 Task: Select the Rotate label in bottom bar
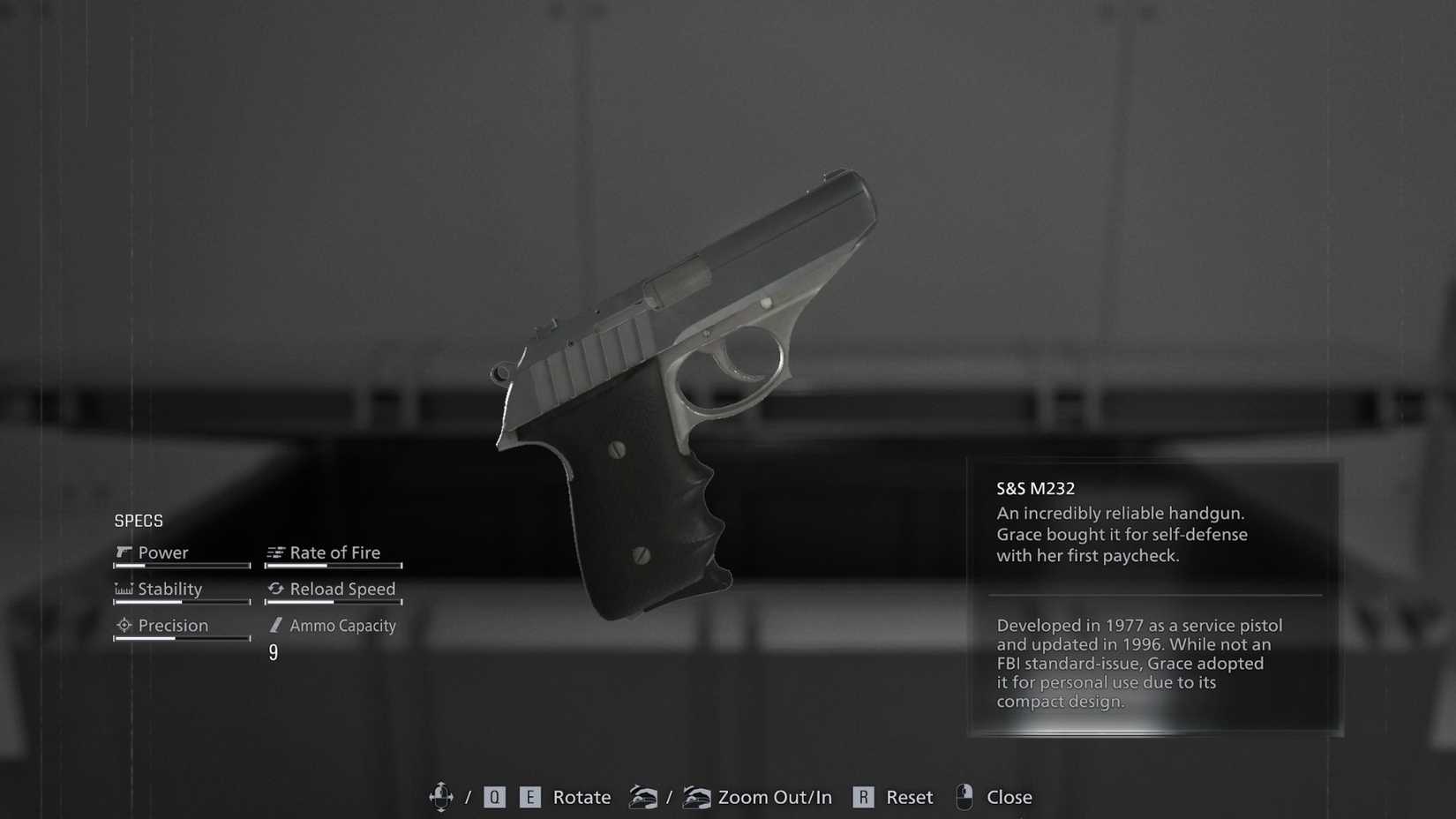[x=581, y=797]
